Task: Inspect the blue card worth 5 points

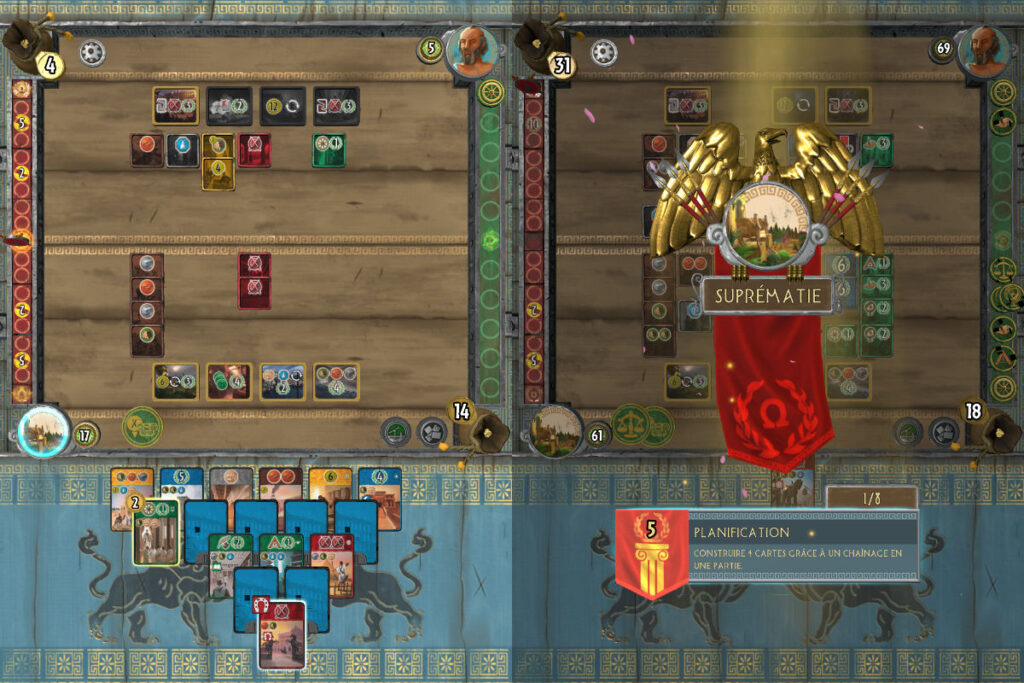Action: tap(182, 482)
